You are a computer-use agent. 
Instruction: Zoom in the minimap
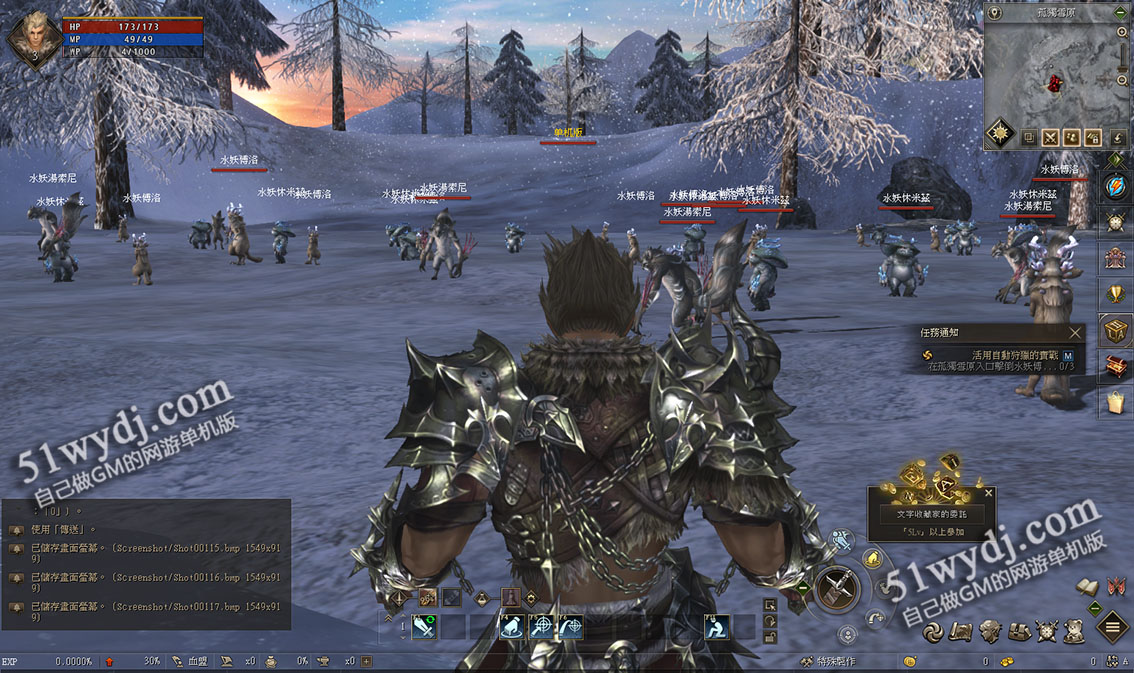1123,32
